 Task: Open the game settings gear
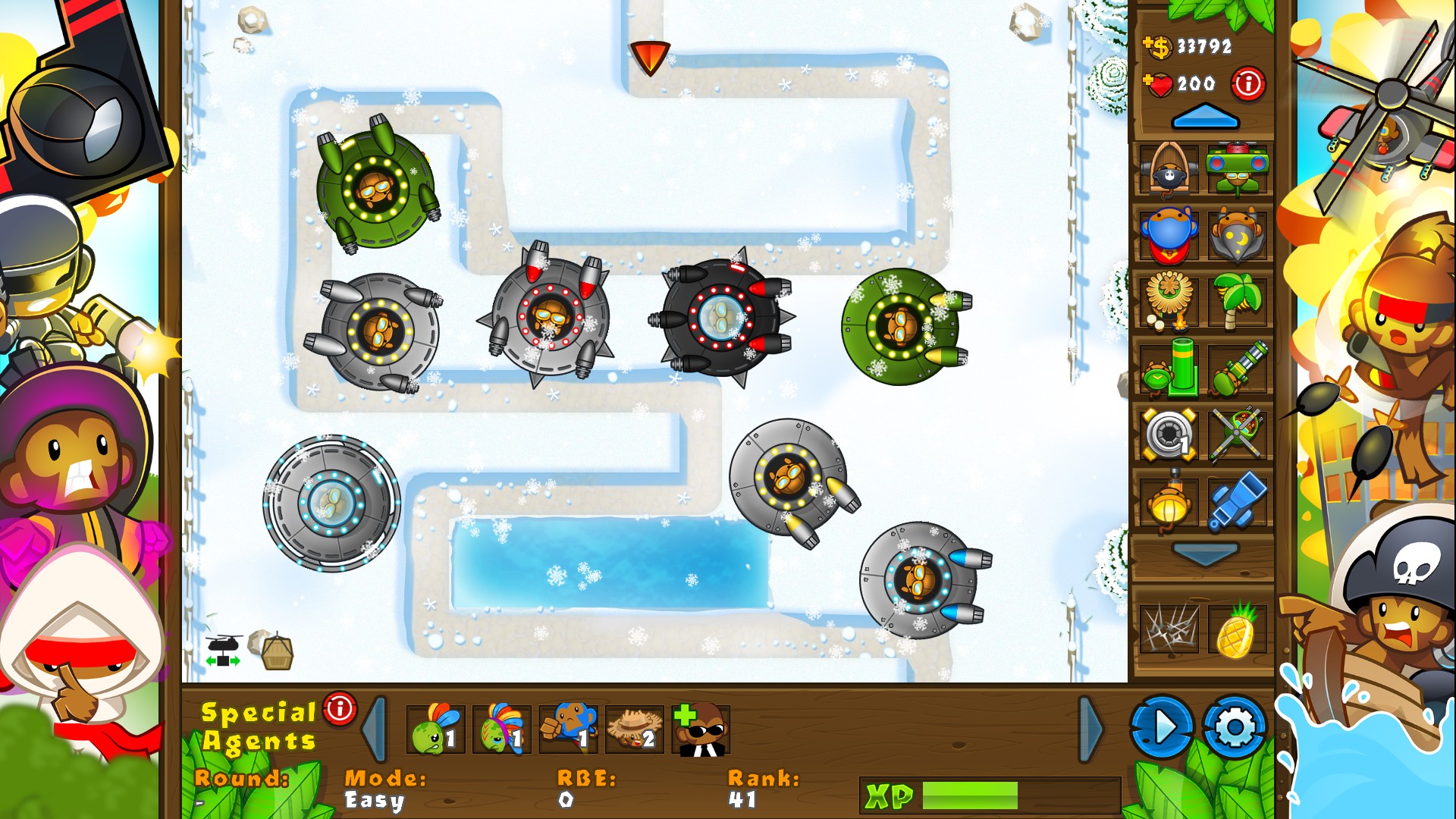[x=1238, y=726]
